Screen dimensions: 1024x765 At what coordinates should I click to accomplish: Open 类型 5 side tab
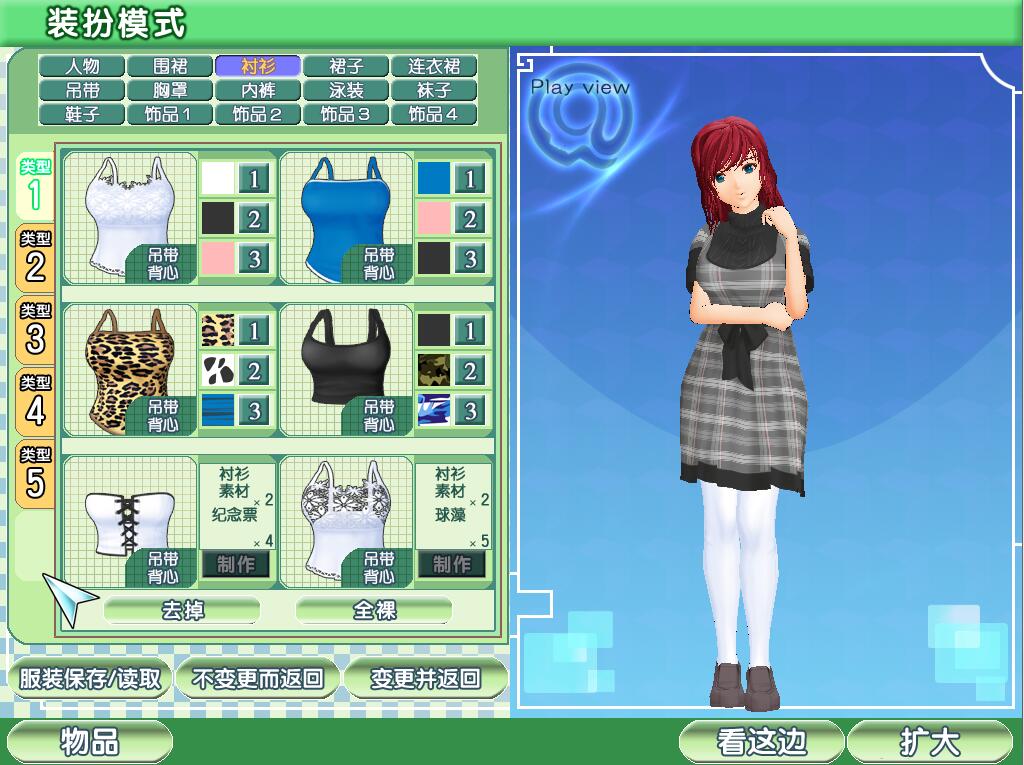[35, 473]
